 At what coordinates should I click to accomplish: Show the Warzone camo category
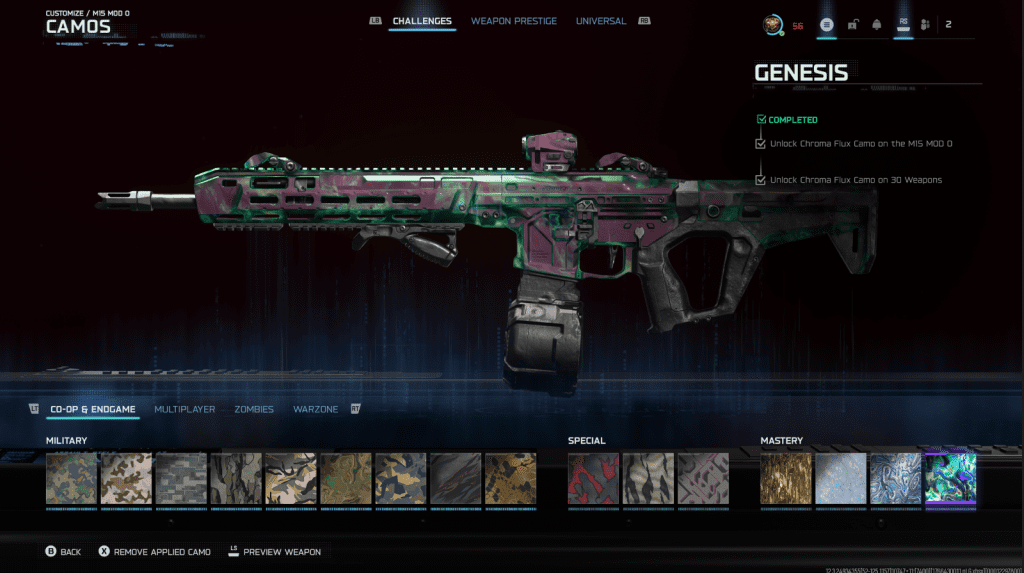point(315,409)
